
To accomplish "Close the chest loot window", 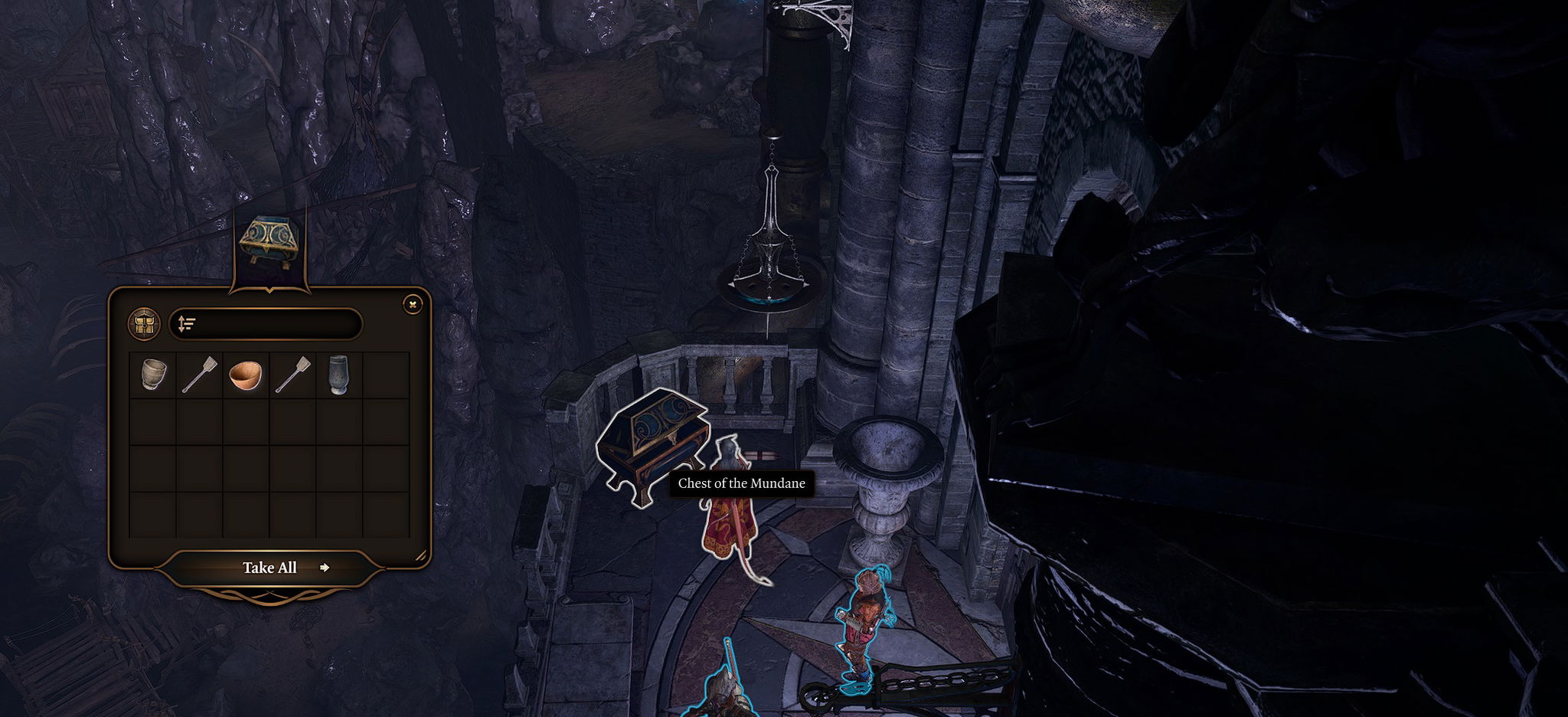I will [413, 304].
